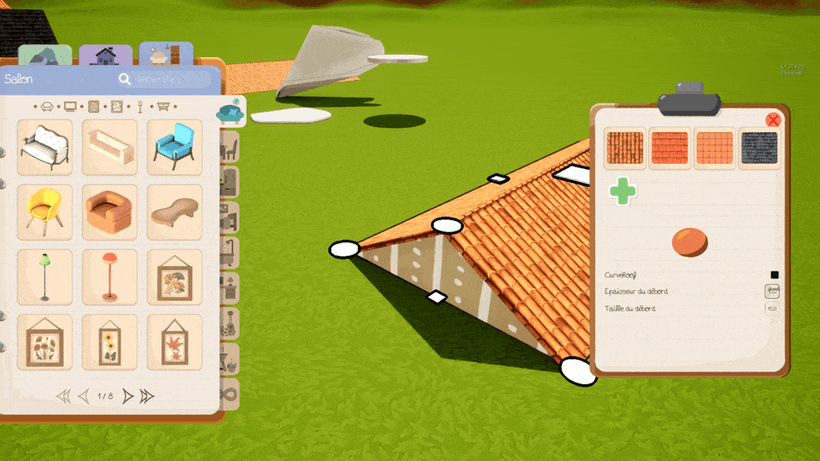Apply the dark grey slate roof texture
820x461 pixels.
pos(760,146)
